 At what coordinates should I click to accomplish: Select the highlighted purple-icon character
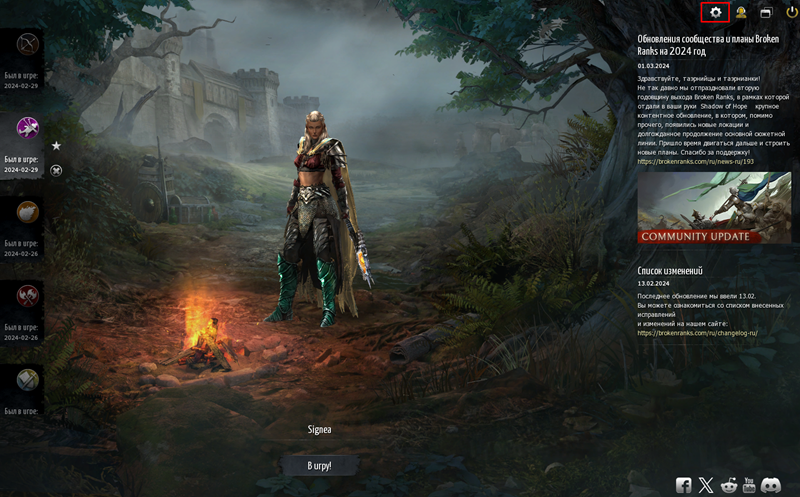pos(27,128)
